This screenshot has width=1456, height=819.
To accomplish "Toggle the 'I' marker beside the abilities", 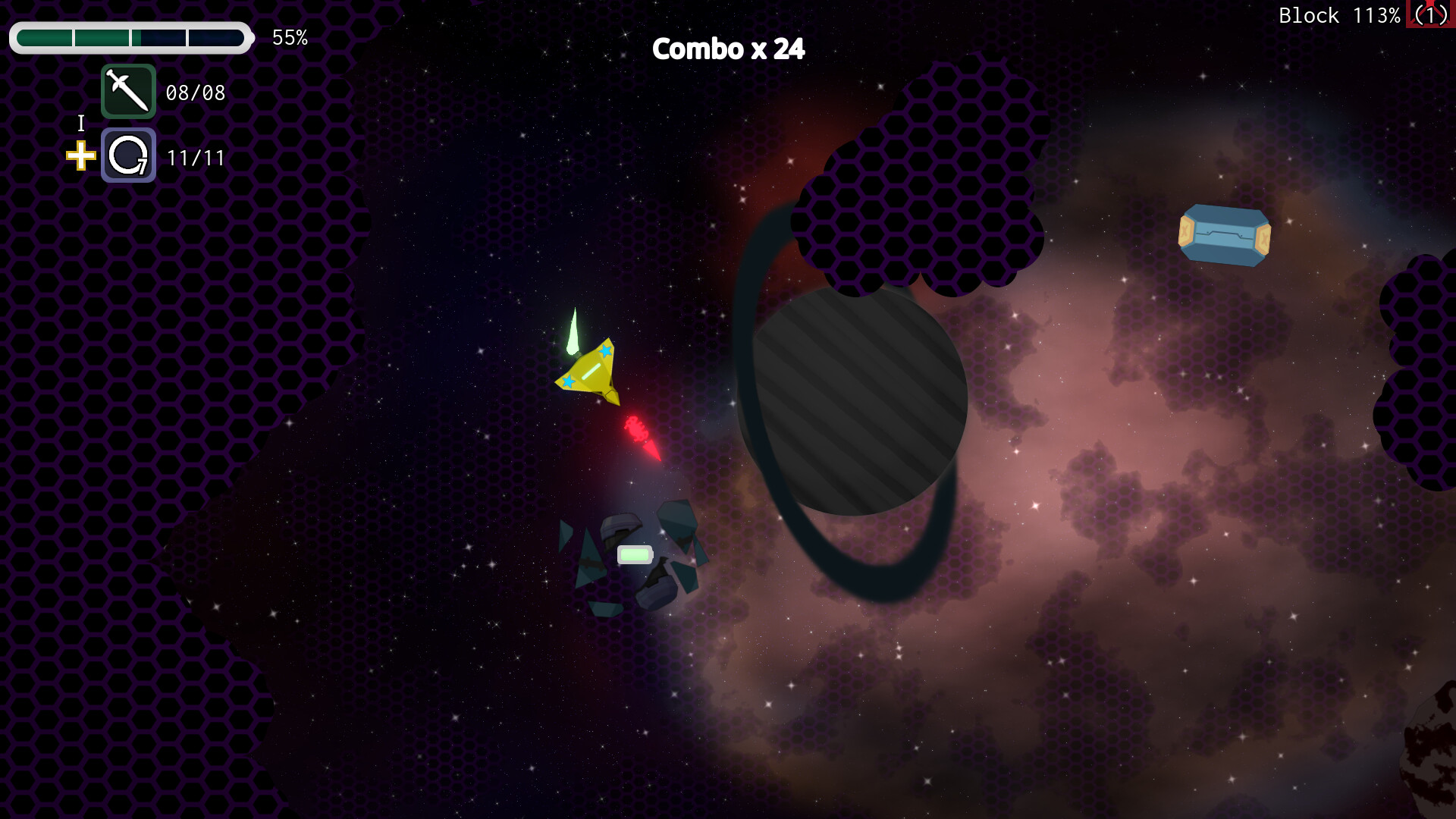I will pos(80,124).
